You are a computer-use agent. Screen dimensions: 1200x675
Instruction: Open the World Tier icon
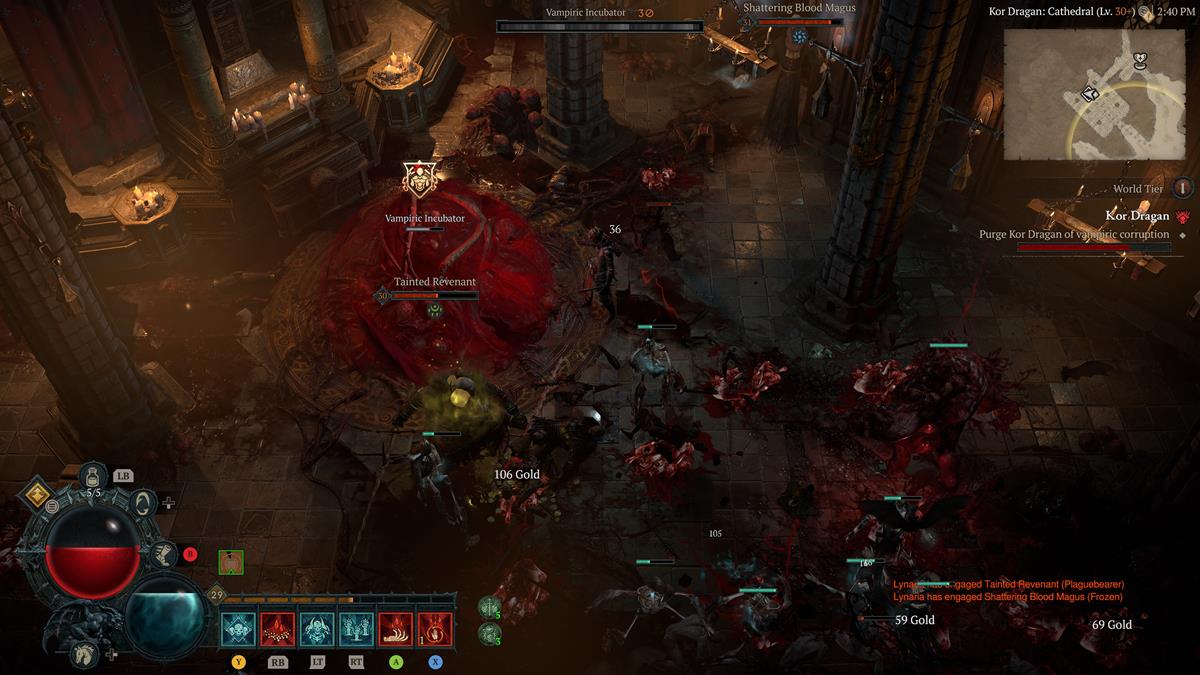pyautogui.click(x=1183, y=188)
